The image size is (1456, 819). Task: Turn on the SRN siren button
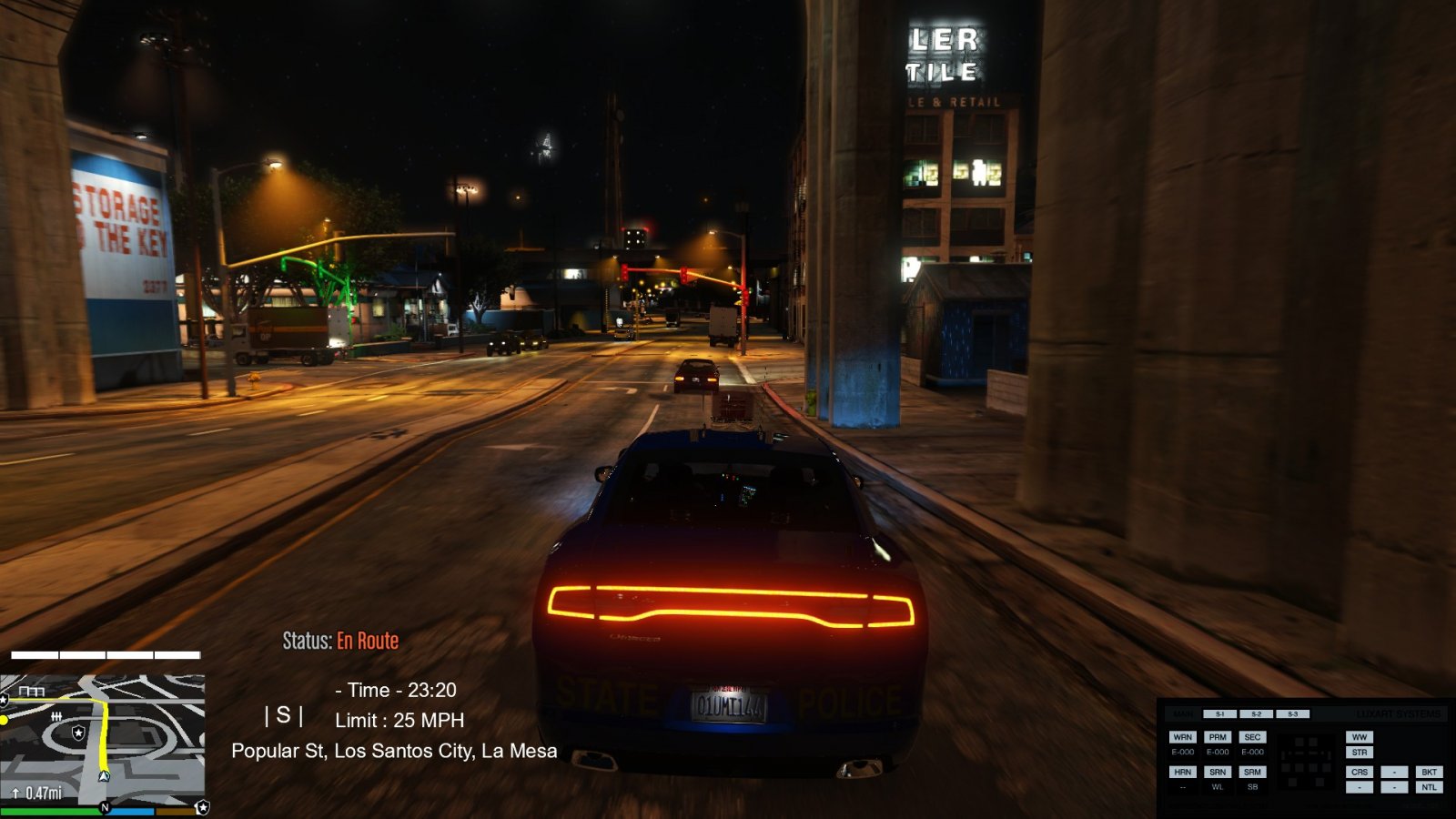[1218, 772]
